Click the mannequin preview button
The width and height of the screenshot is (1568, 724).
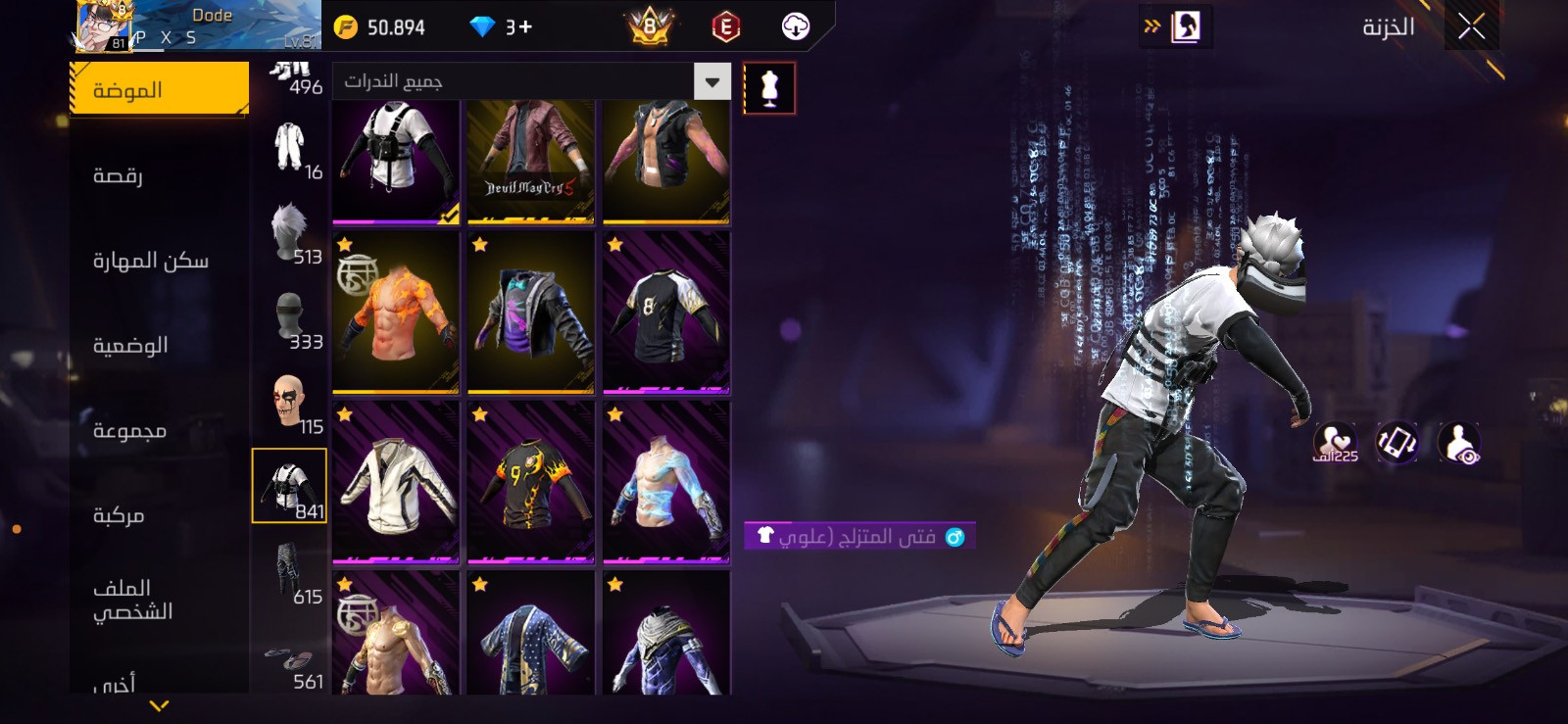tap(769, 88)
